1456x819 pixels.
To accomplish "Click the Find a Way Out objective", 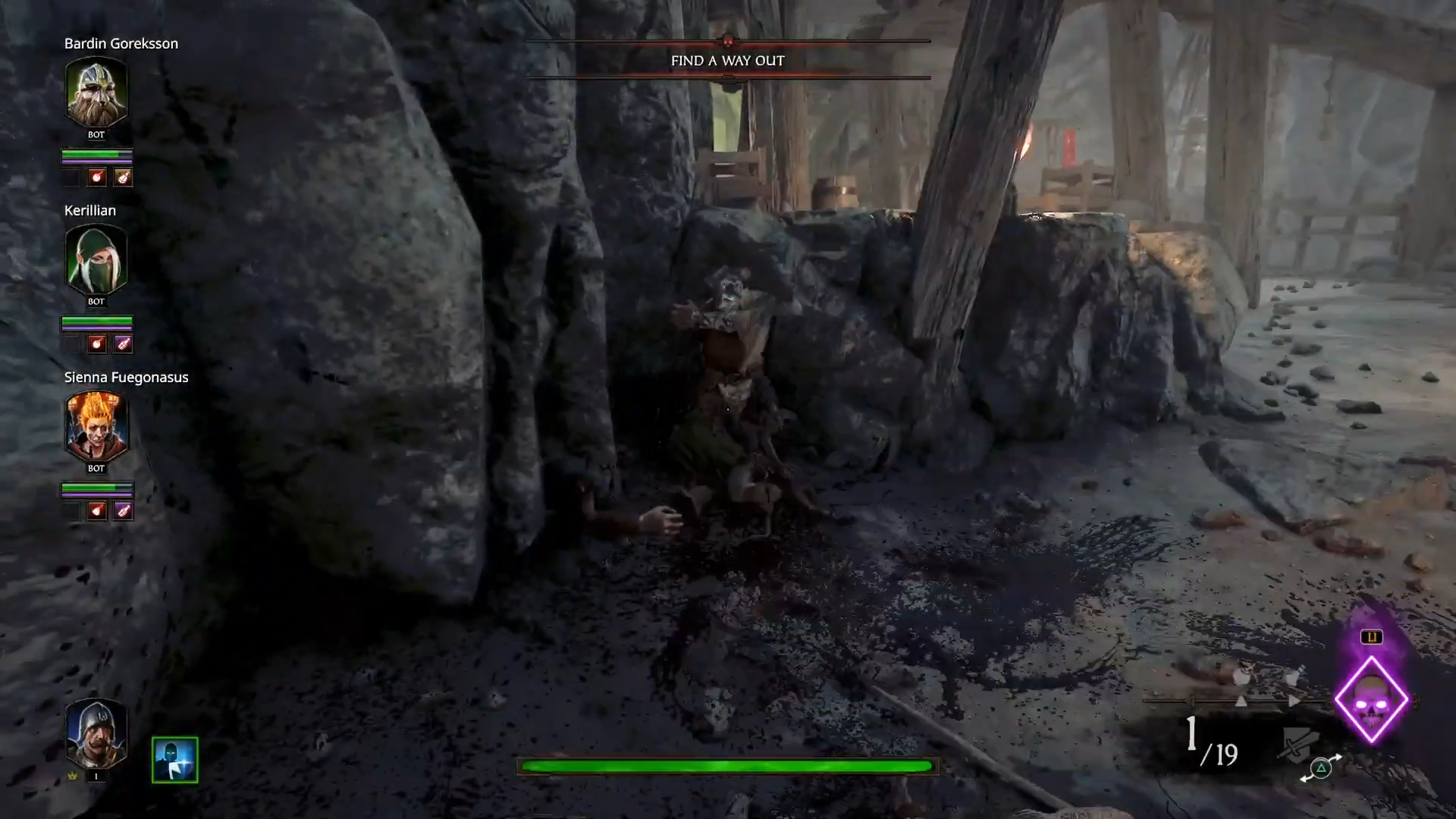I will point(727,61).
